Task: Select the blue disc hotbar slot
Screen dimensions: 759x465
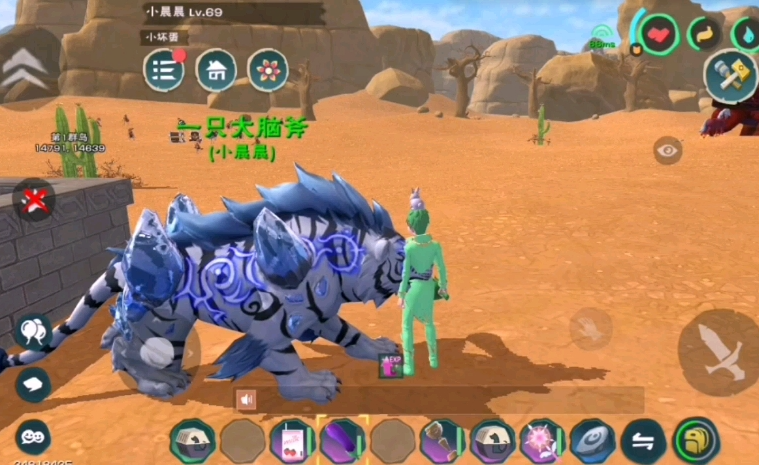Action: (x=592, y=440)
